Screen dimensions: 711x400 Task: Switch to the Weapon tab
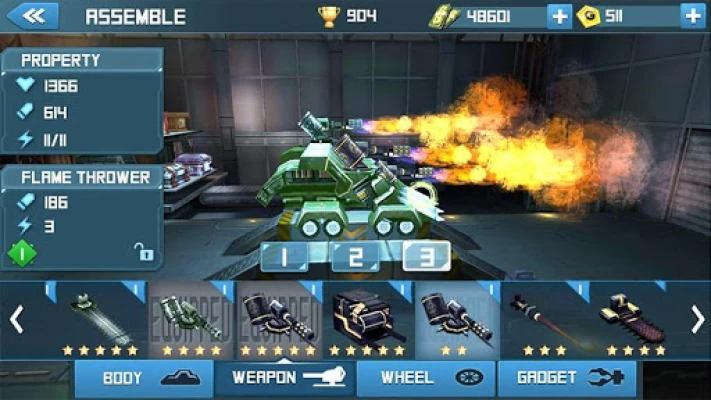click(282, 379)
